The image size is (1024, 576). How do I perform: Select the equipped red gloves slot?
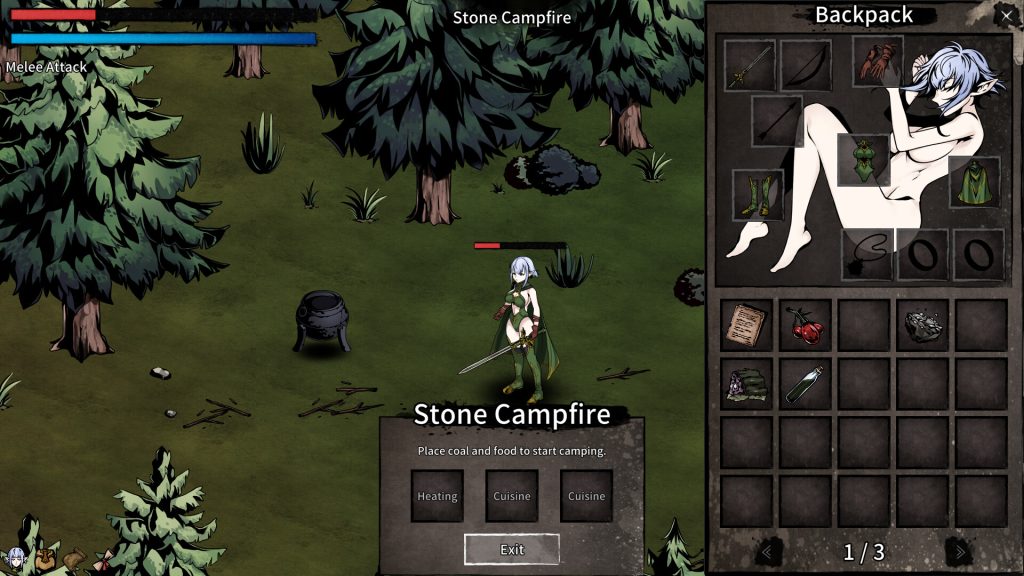878,61
